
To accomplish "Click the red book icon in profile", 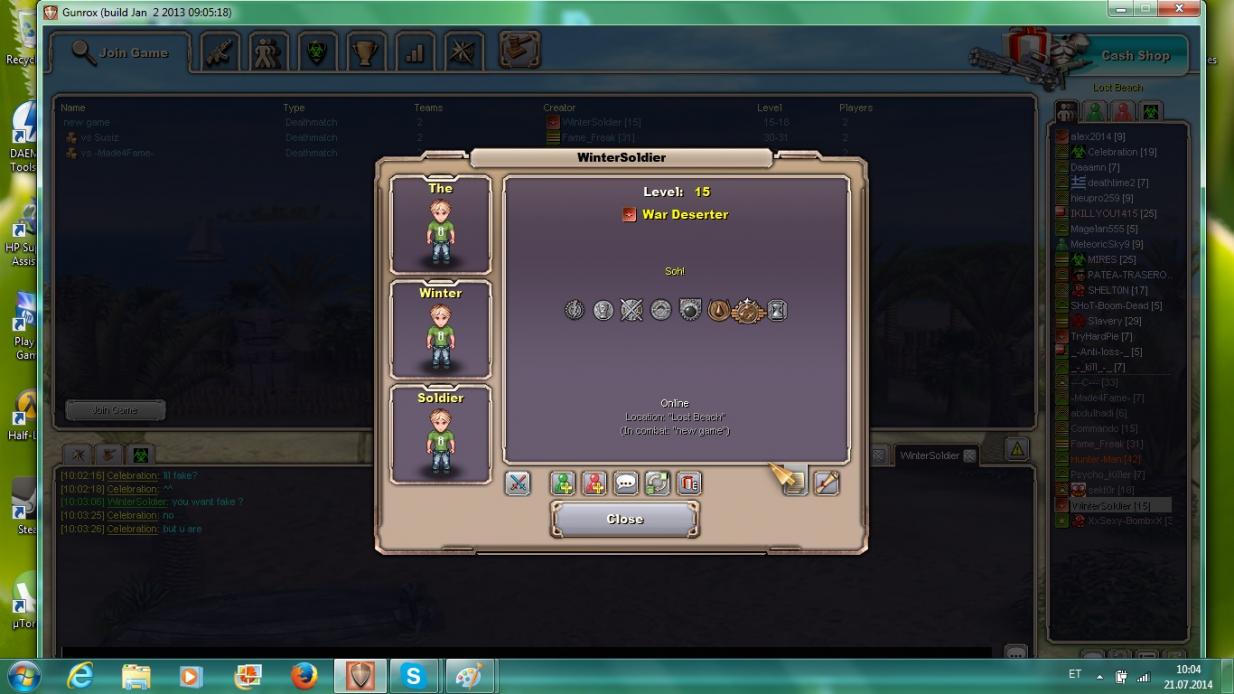I will tap(689, 483).
